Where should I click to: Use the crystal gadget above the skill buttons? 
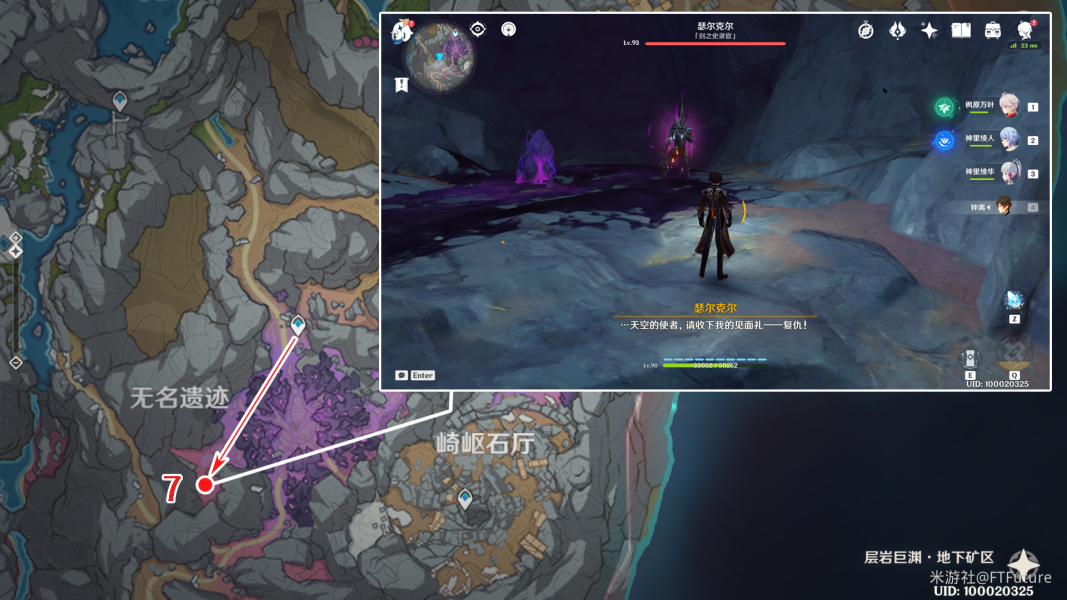tap(1013, 300)
